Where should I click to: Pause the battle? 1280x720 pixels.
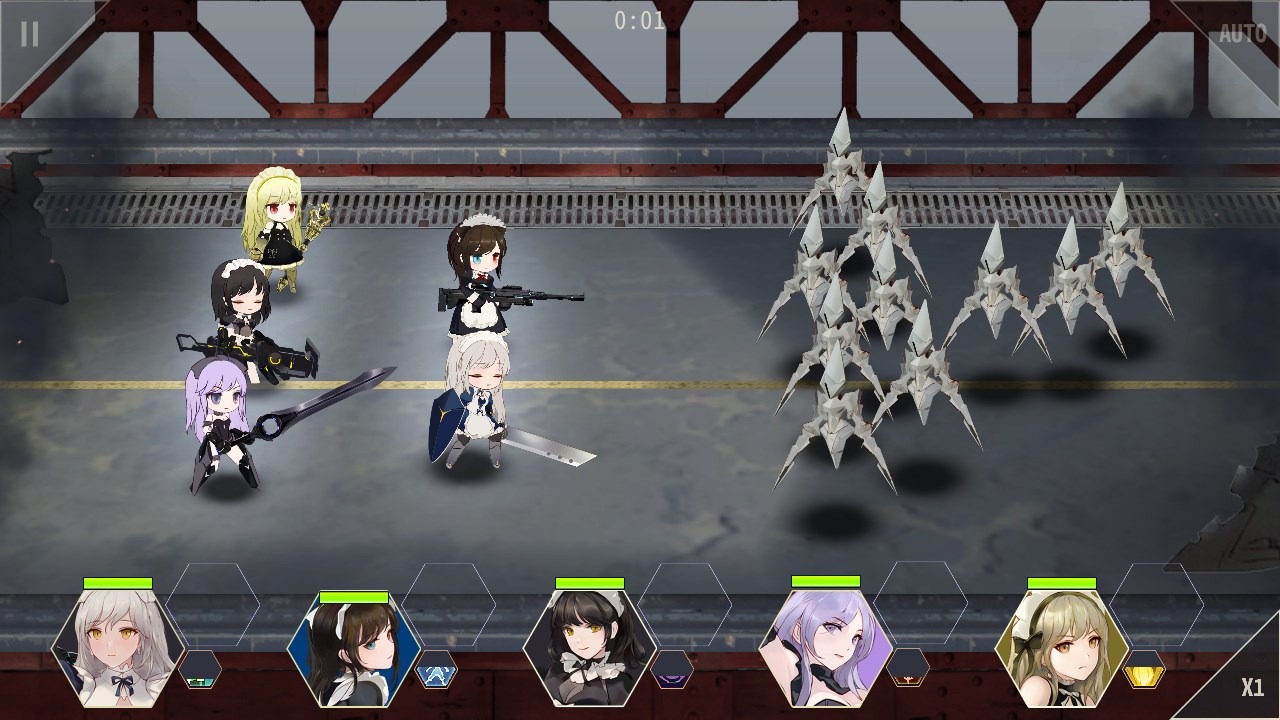(x=30, y=34)
